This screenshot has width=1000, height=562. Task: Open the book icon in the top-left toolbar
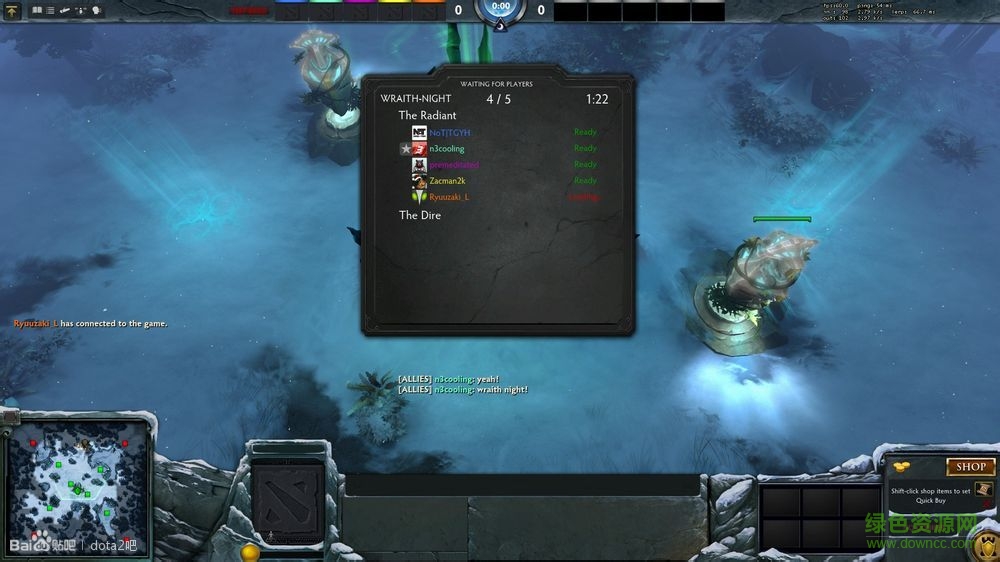[x=37, y=10]
